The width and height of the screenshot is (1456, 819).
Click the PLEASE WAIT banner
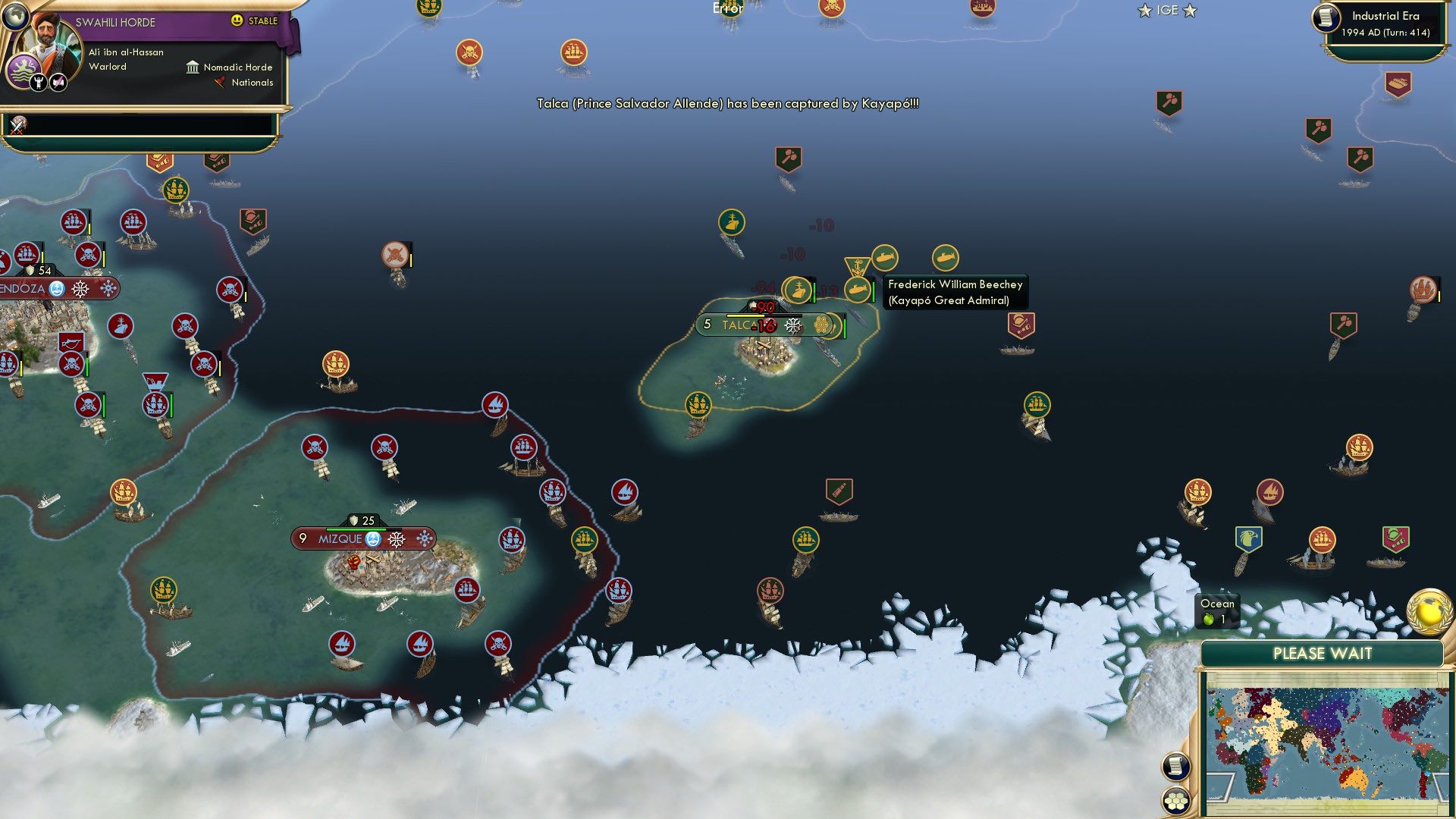pos(1323,653)
